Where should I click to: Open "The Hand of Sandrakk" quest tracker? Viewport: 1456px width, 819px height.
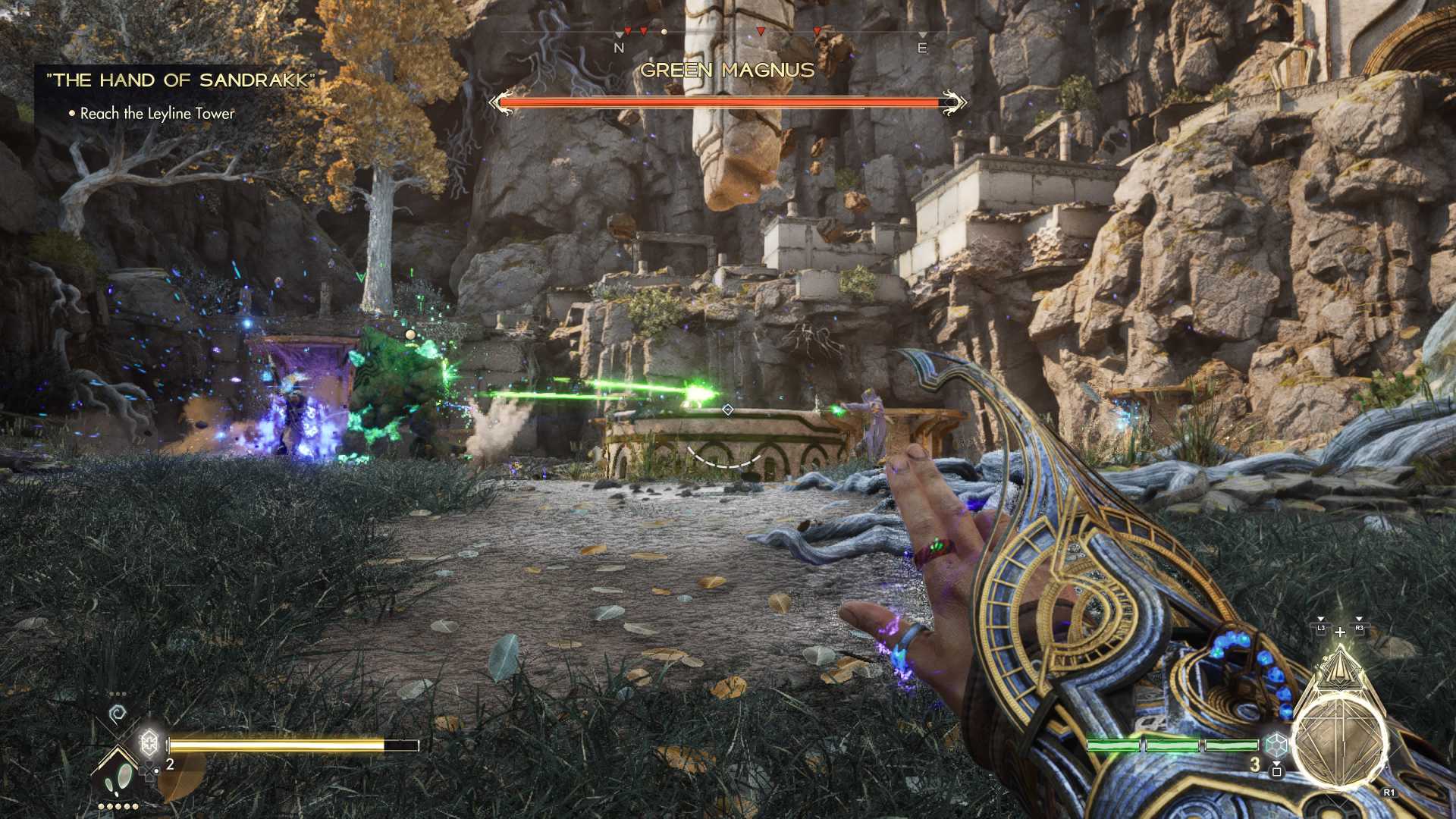coord(180,80)
